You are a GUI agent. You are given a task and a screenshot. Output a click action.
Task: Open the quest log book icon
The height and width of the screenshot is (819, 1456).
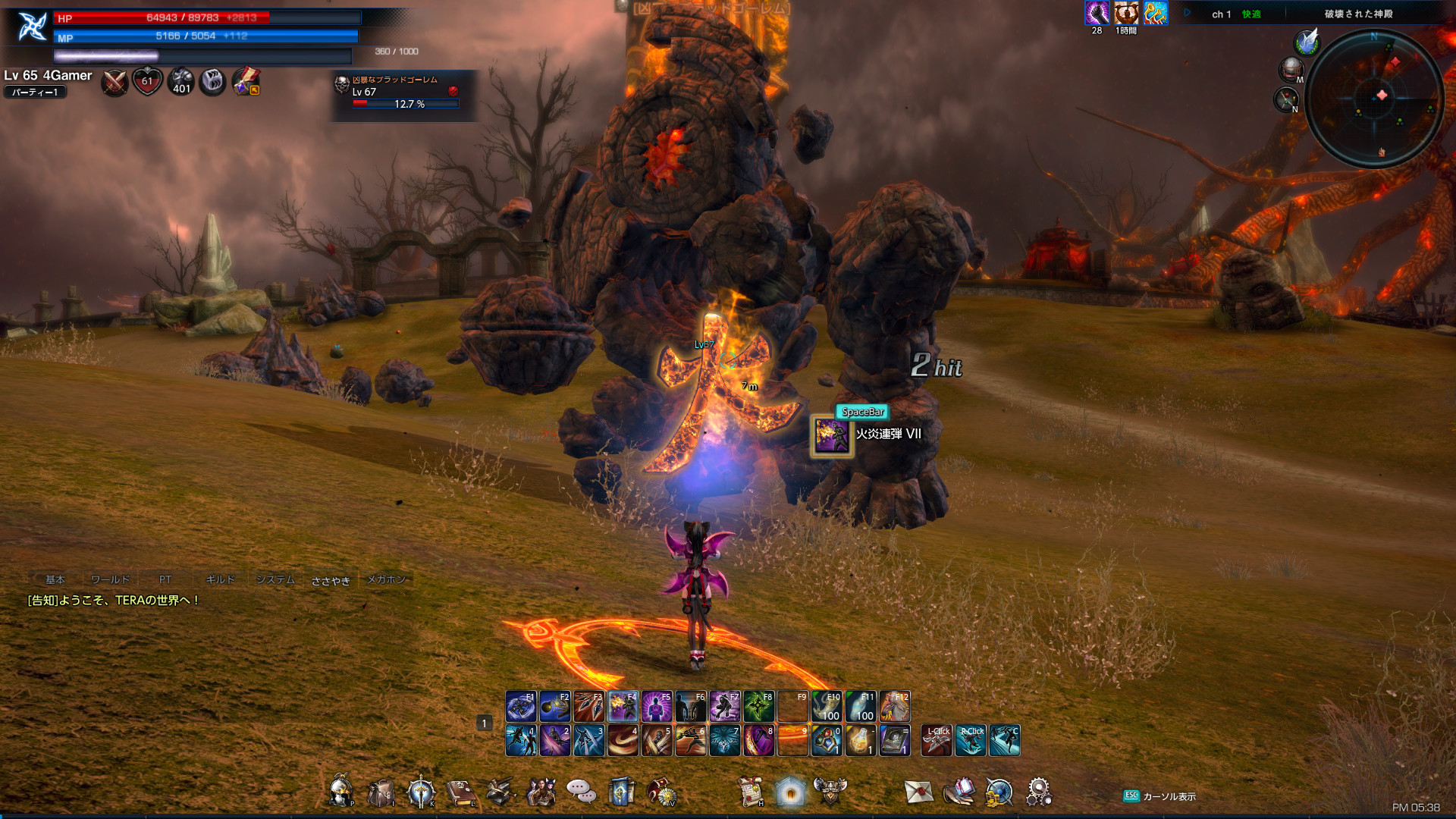pyautogui.click(x=460, y=792)
